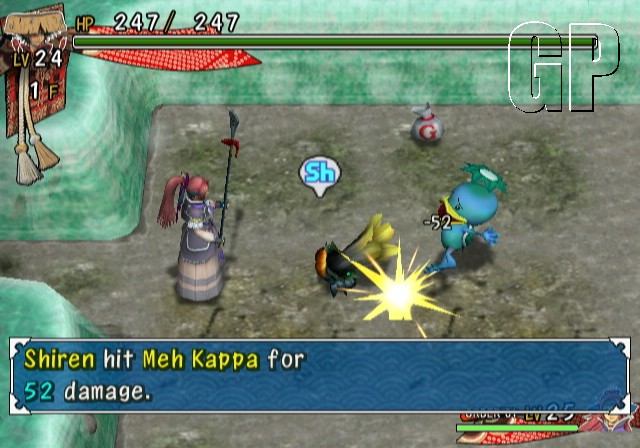Click the Shiren hit Meh Kappa message box
This screenshot has width=640, height=448.
[x=320, y=375]
